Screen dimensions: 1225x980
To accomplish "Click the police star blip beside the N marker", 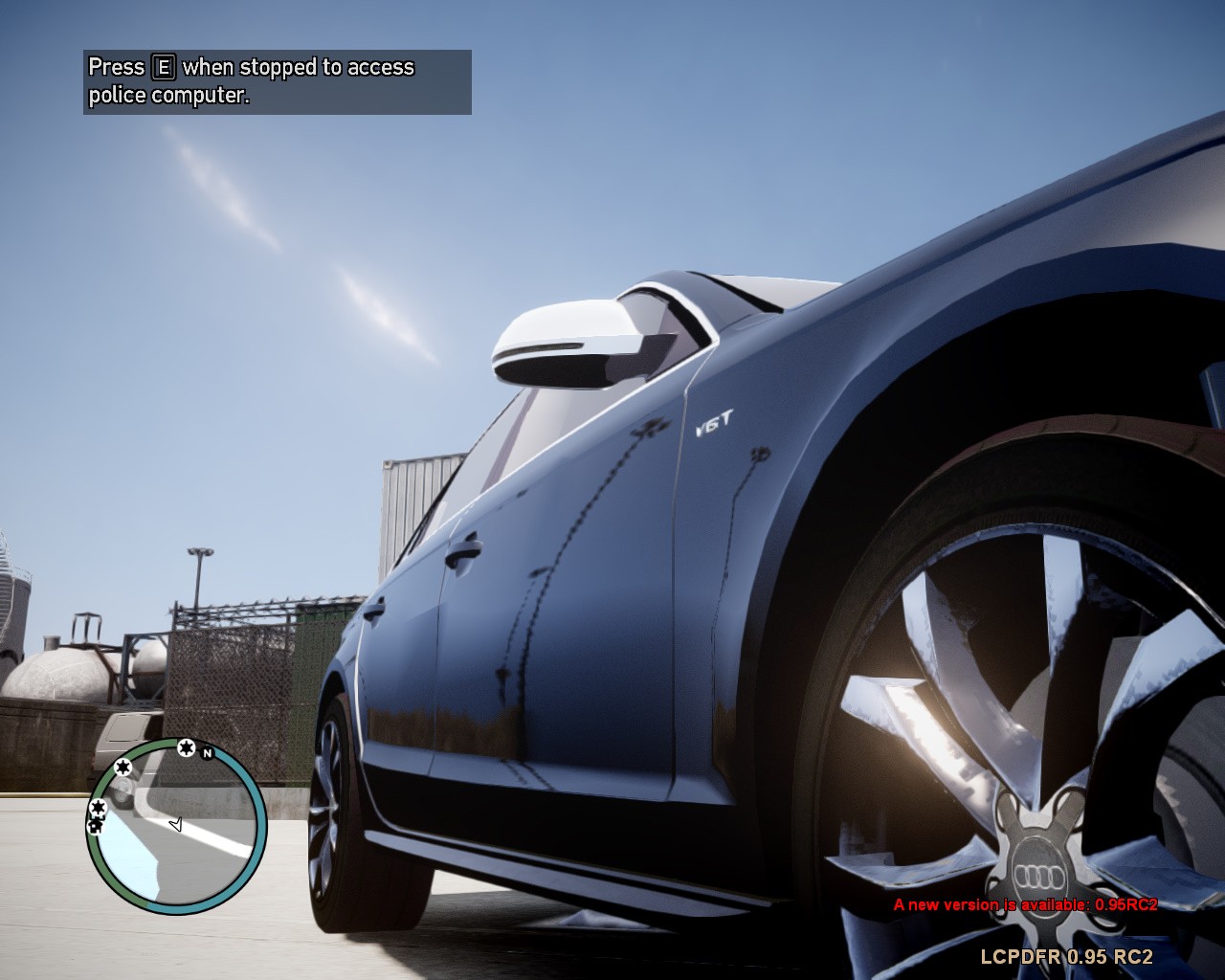I will click(186, 746).
